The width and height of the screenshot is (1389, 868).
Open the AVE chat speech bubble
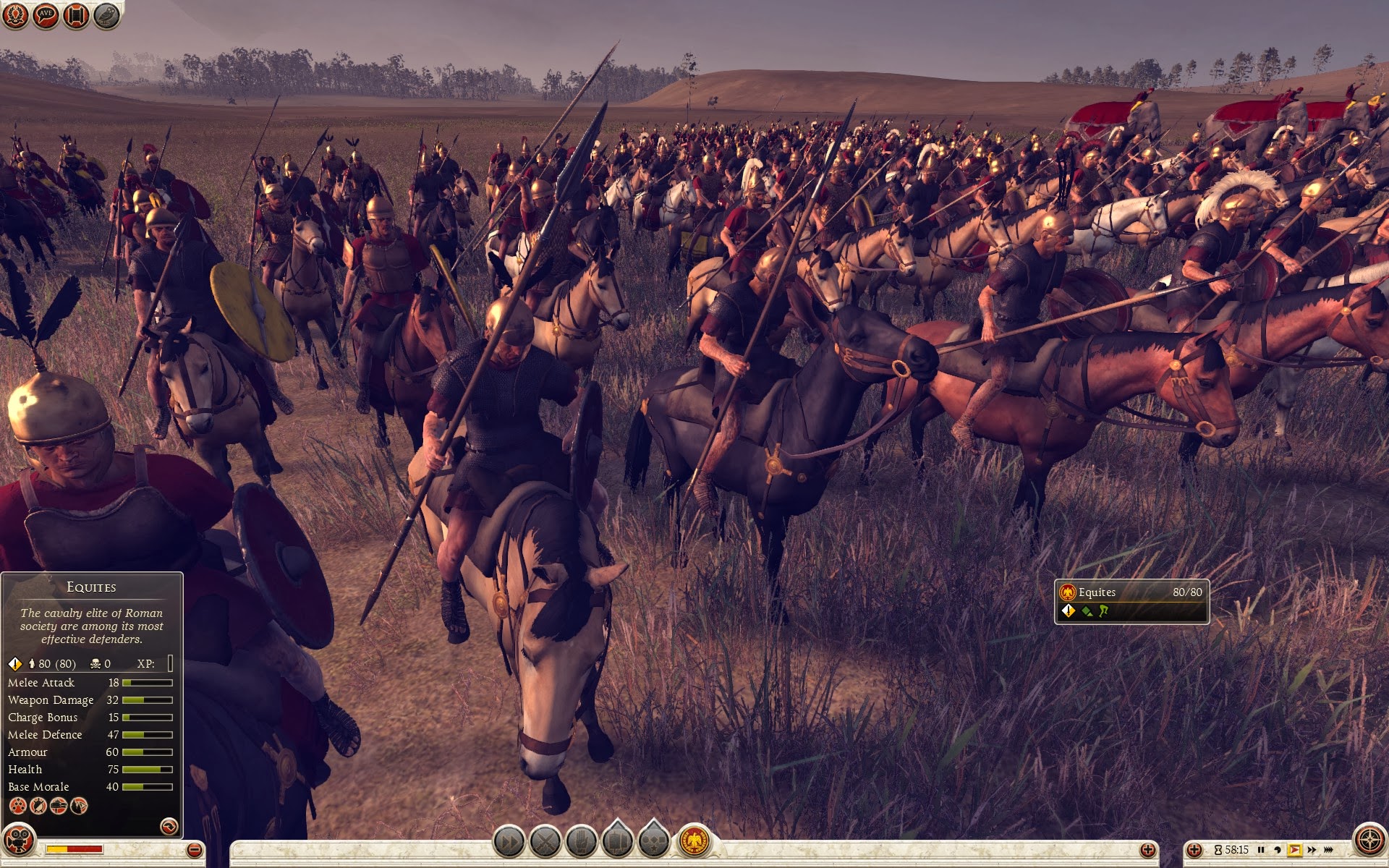click(x=46, y=15)
